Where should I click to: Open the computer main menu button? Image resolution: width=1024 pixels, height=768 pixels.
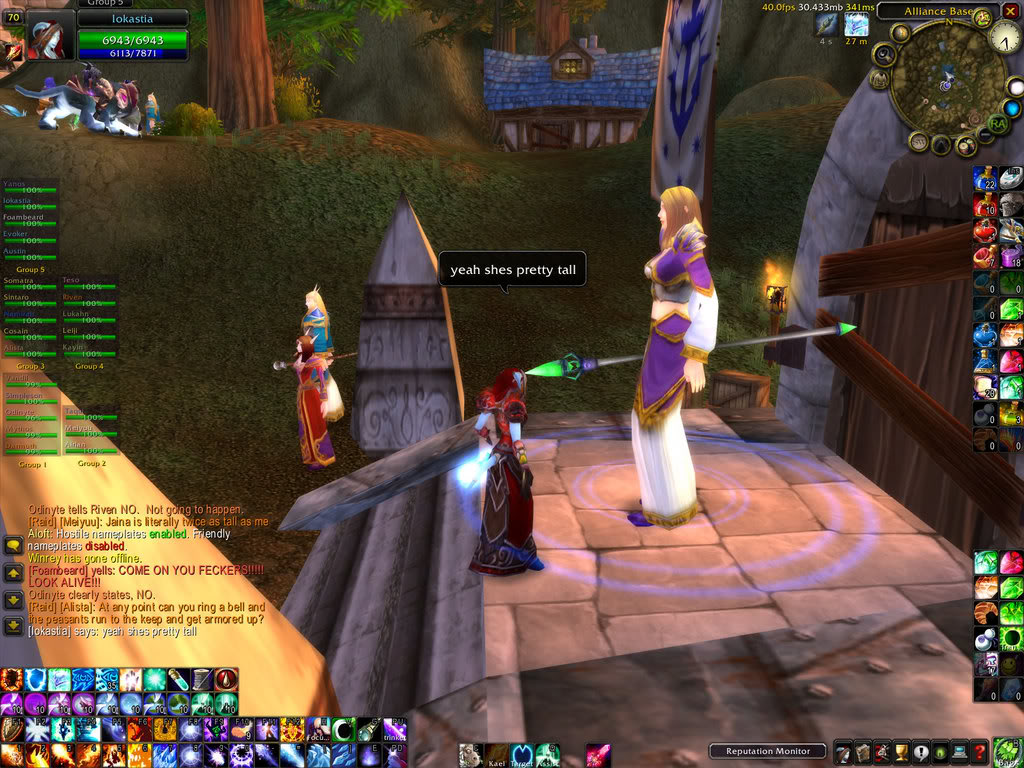(x=961, y=751)
